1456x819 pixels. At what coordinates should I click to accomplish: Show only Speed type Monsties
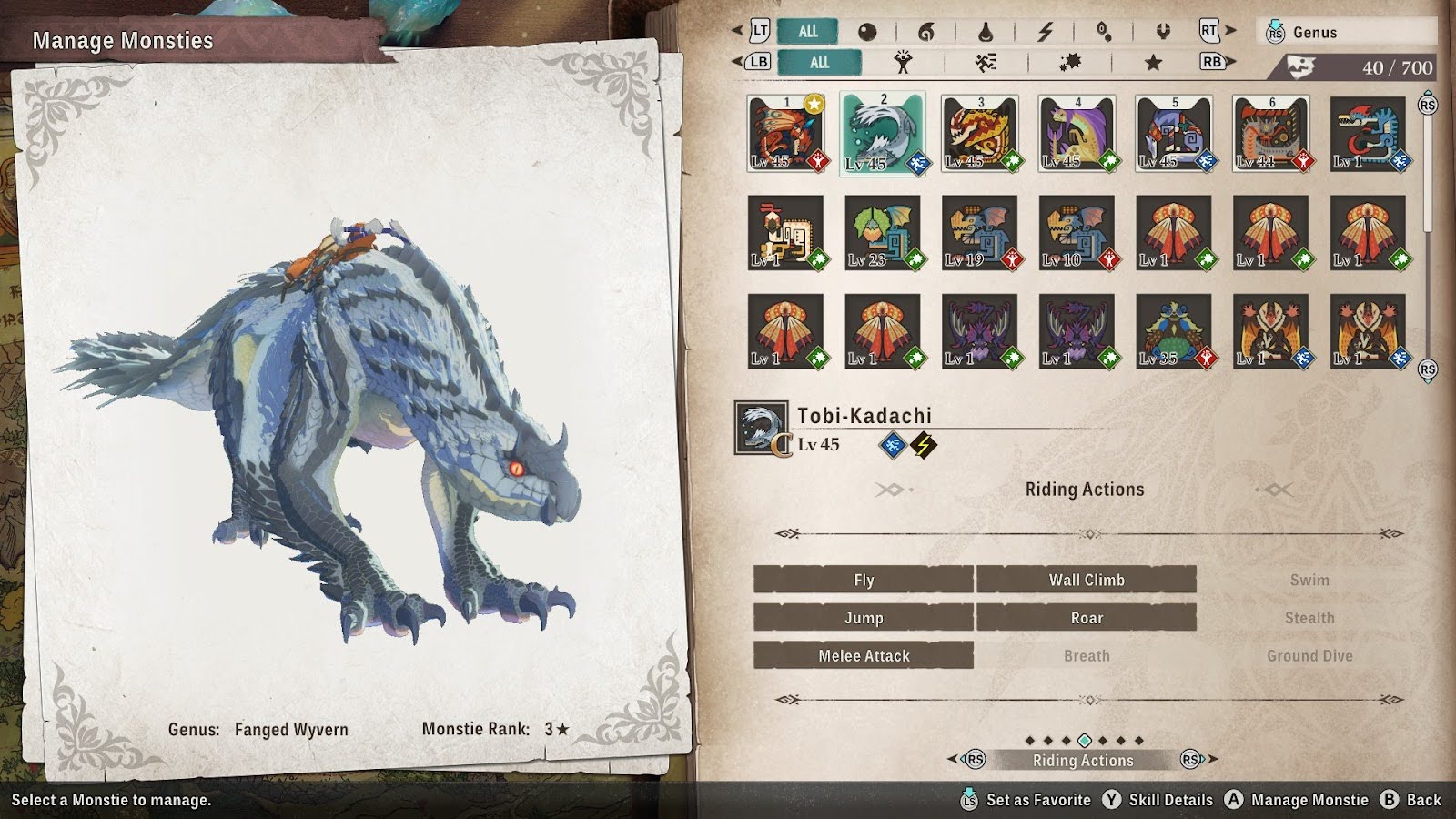pyautogui.click(x=986, y=62)
